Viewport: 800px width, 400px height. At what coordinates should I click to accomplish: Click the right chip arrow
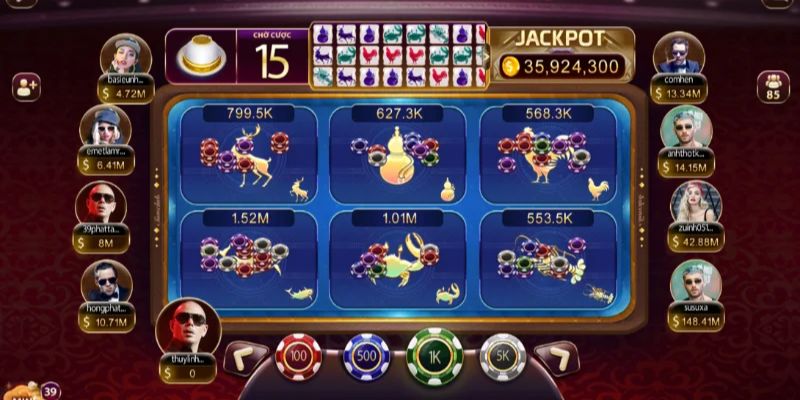click(555, 358)
